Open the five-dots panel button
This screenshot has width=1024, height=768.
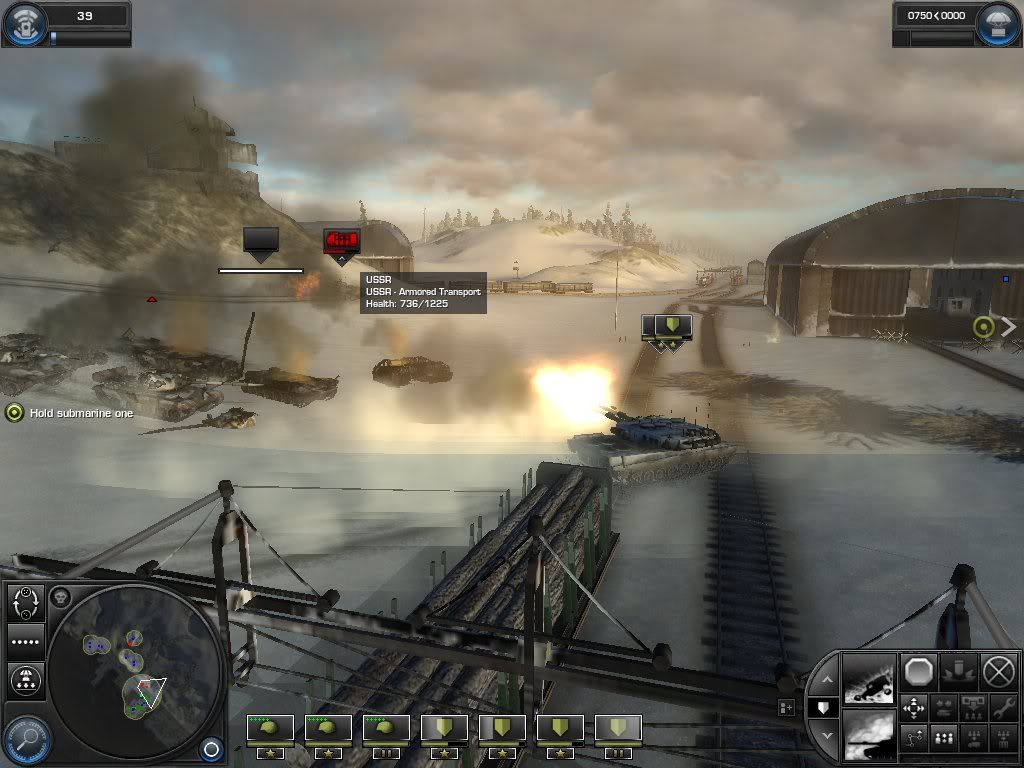click(x=24, y=641)
